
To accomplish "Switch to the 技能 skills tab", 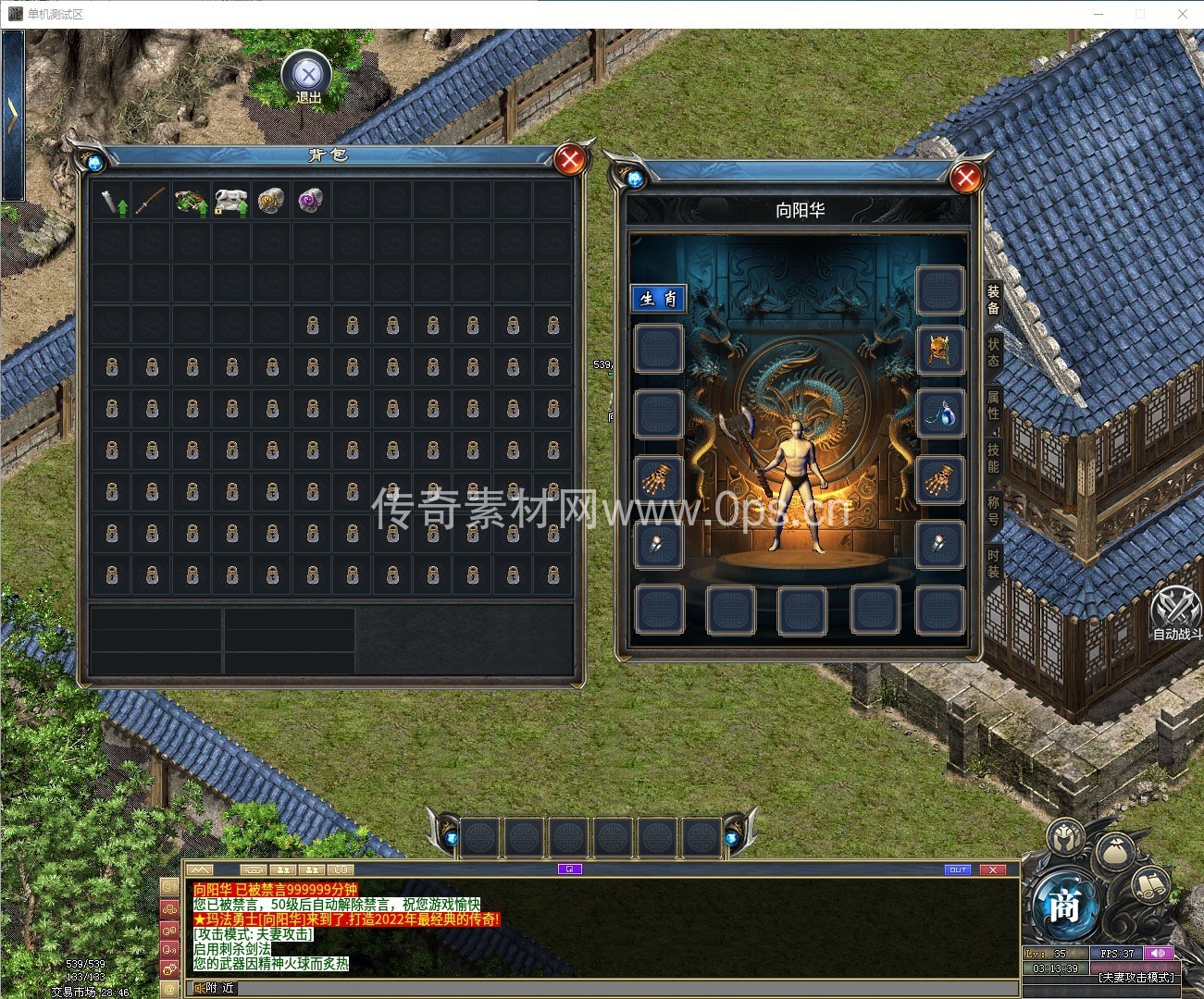I will coord(993,457).
